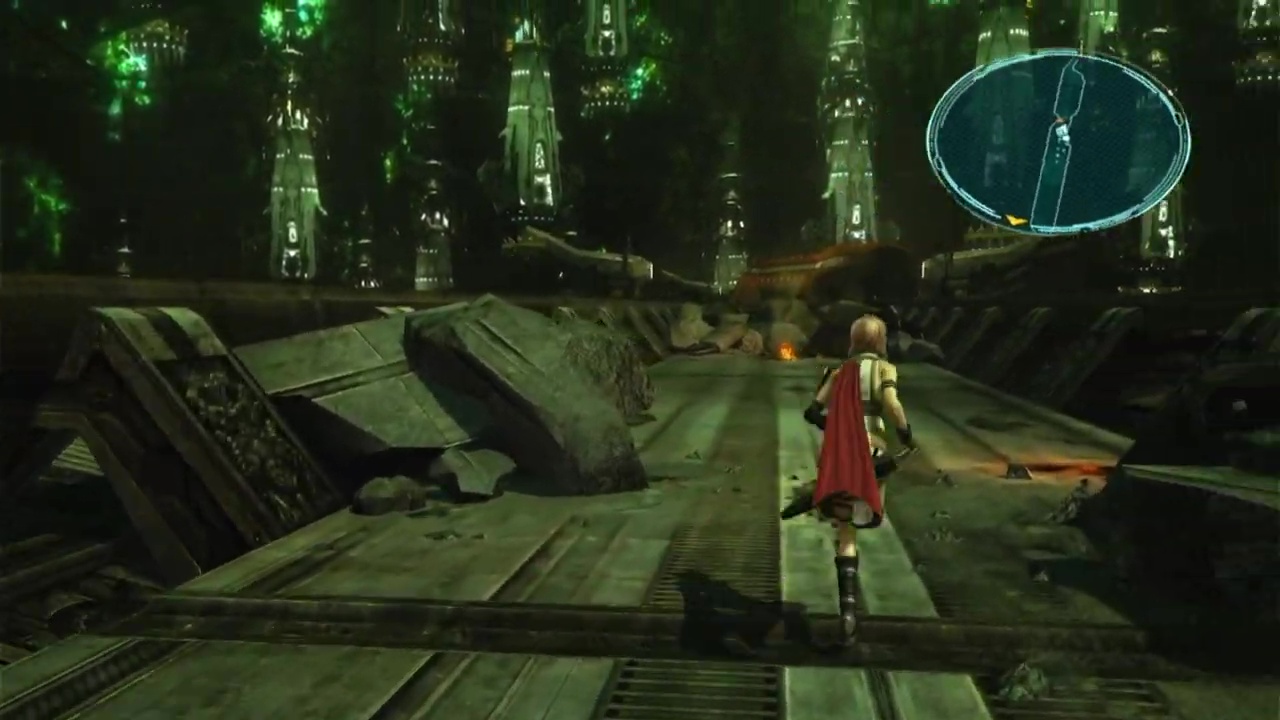The height and width of the screenshot is (720, 1280).
Task: Open the oval minimap
Action: [x=1057, y=142]
